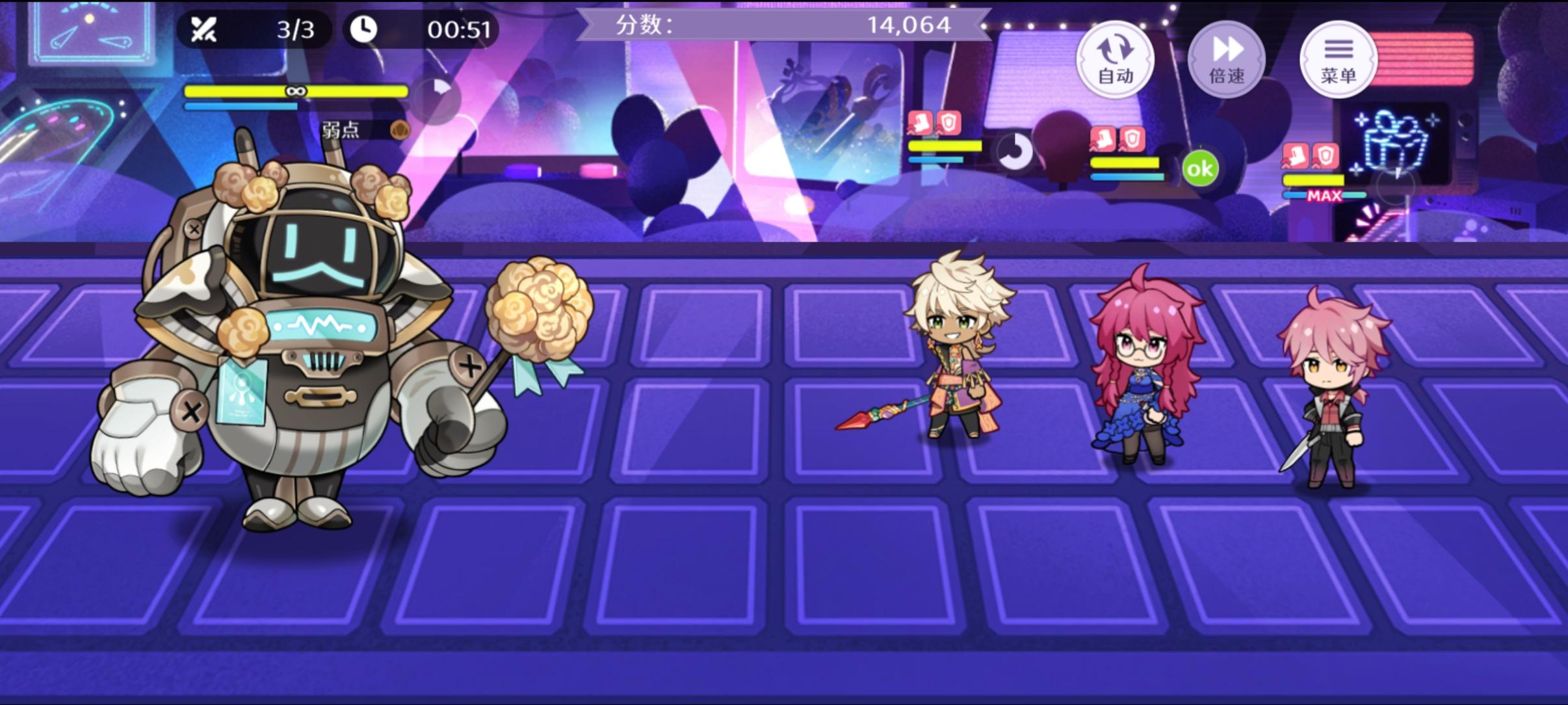Click the boot speed-buff icon on first ally
The width and height of the screenshot is (1568, 705).
click(x=920, y=122)
